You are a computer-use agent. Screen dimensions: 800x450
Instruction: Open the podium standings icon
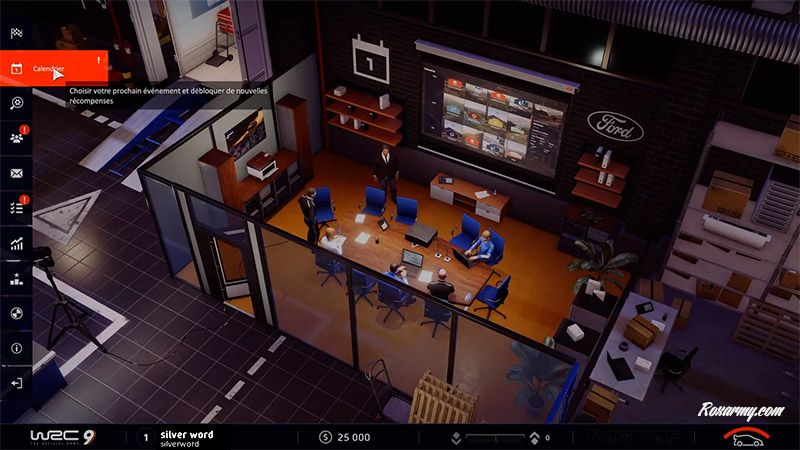point(16,278)
